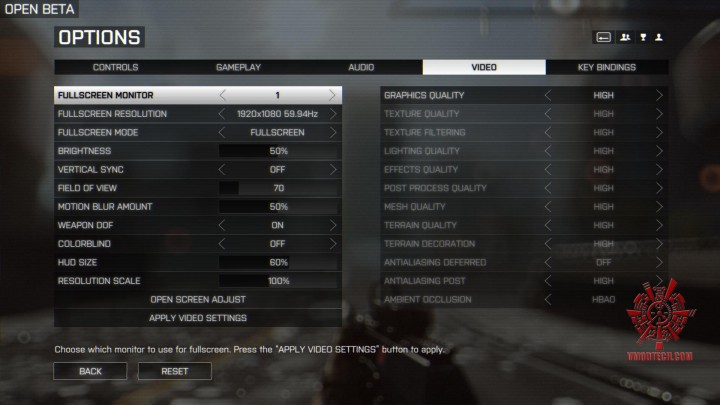720x405 pixels.
Task: Click the right arrow beside Weapon DOF
Action: click(333, 225)
